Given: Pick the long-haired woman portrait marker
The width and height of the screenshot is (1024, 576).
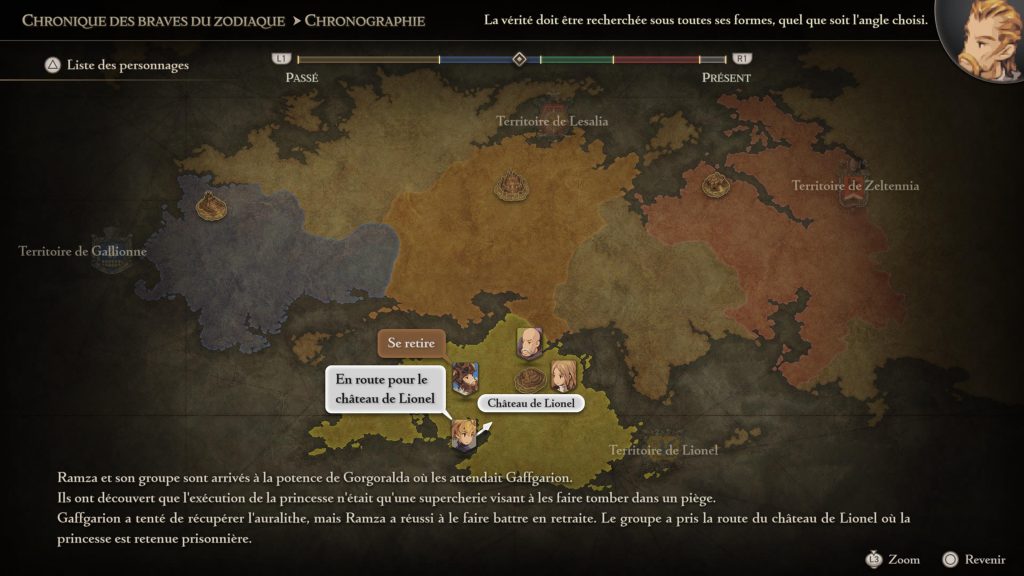Looking at the screenshot, I should (x=563, y=375).
